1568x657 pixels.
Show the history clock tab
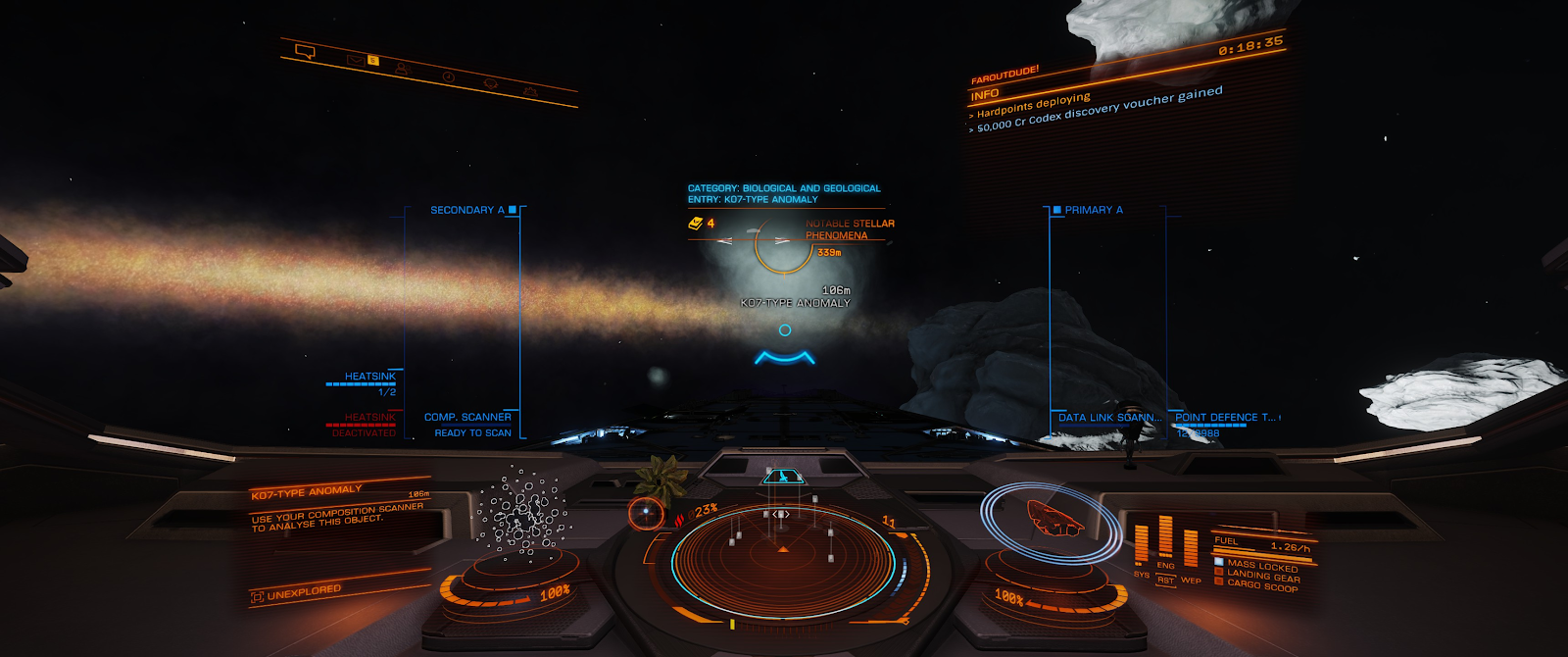[x=449, y=76]
